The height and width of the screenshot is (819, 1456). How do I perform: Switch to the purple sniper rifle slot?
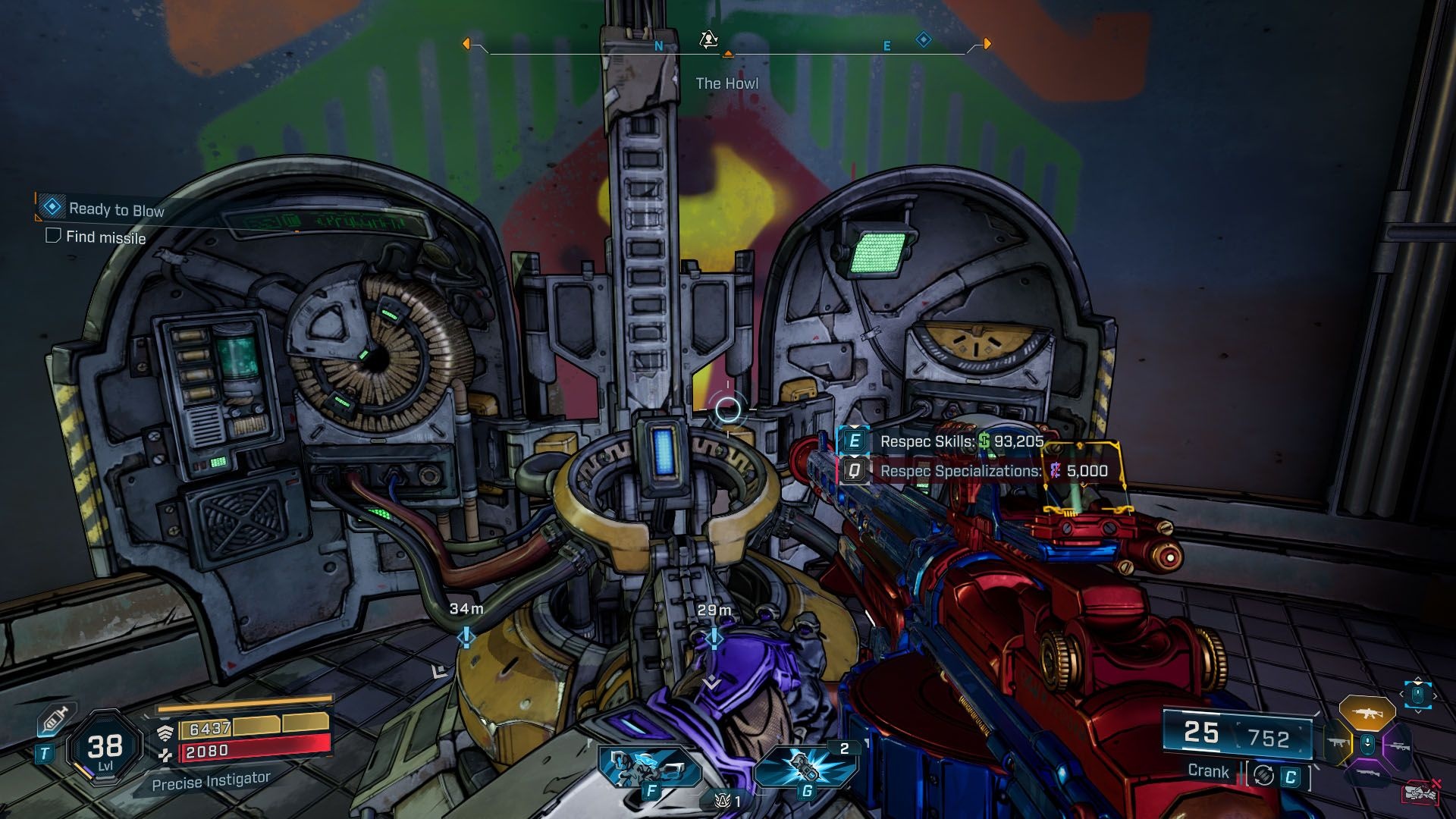click(x=1397, y=745)
